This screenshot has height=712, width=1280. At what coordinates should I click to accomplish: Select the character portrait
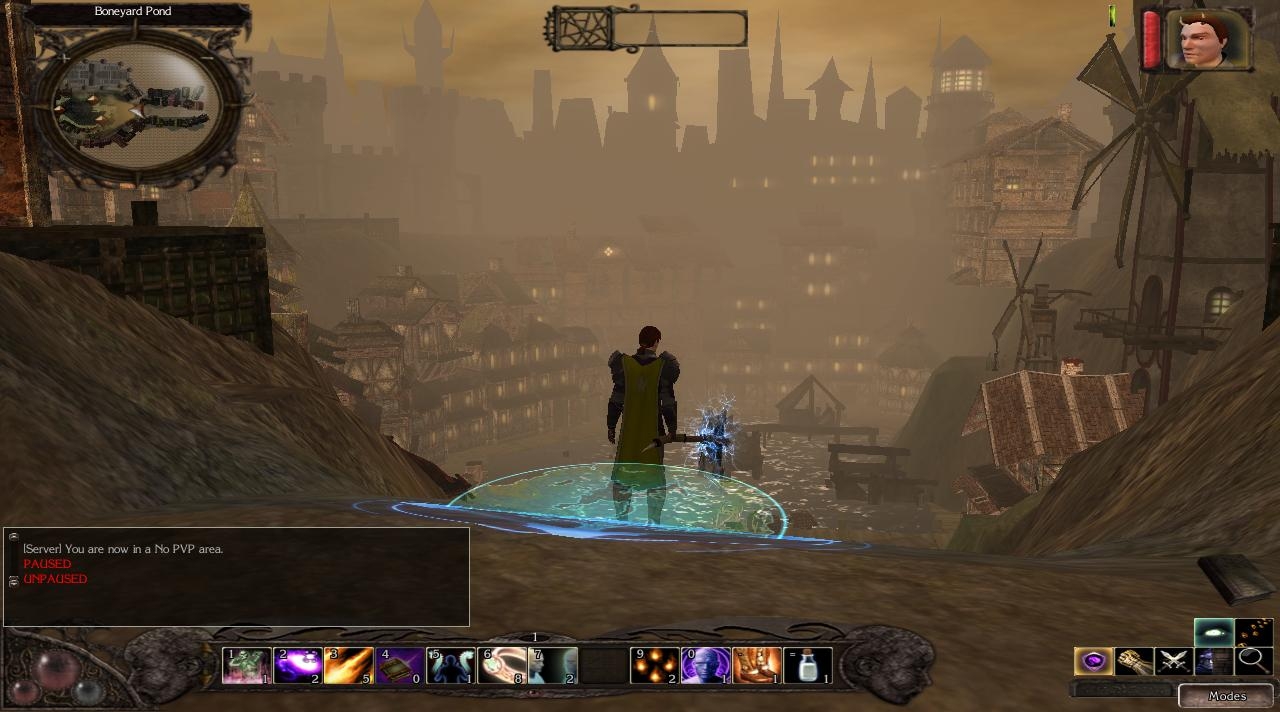1208,39
